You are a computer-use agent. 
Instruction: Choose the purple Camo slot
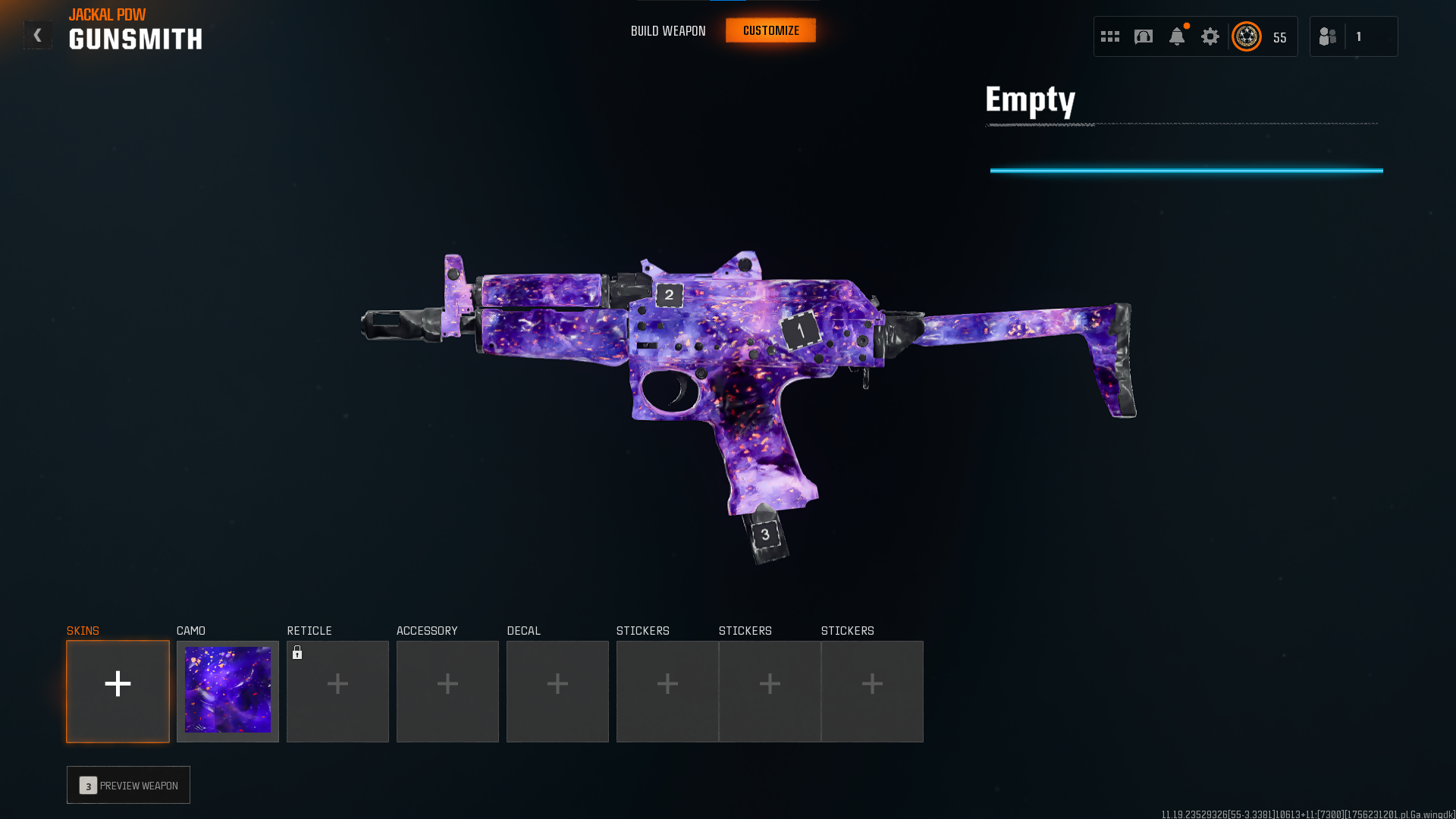coord(227,691)
